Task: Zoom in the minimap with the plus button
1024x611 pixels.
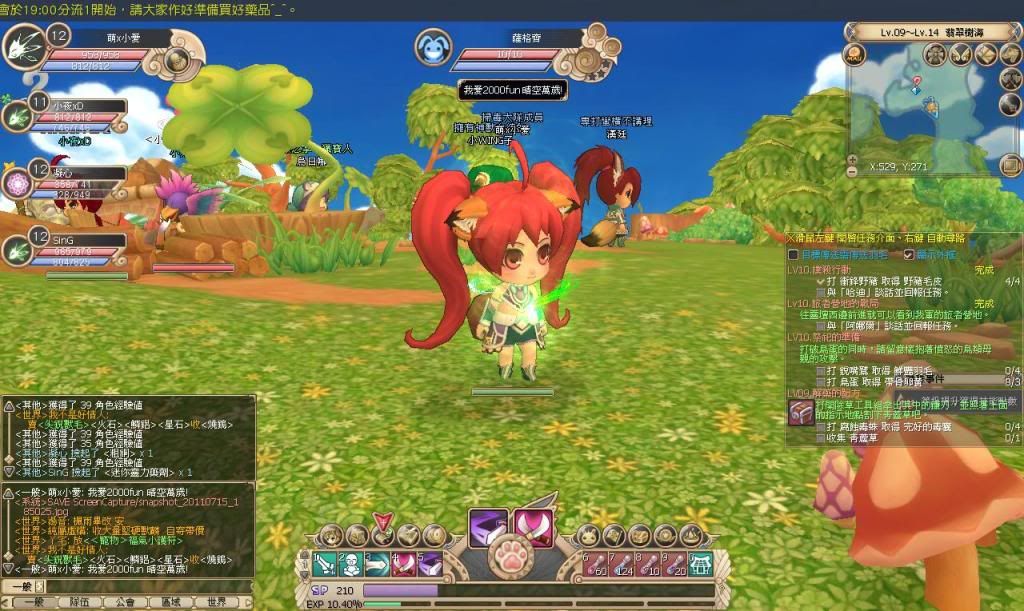Action: point(852,160)
